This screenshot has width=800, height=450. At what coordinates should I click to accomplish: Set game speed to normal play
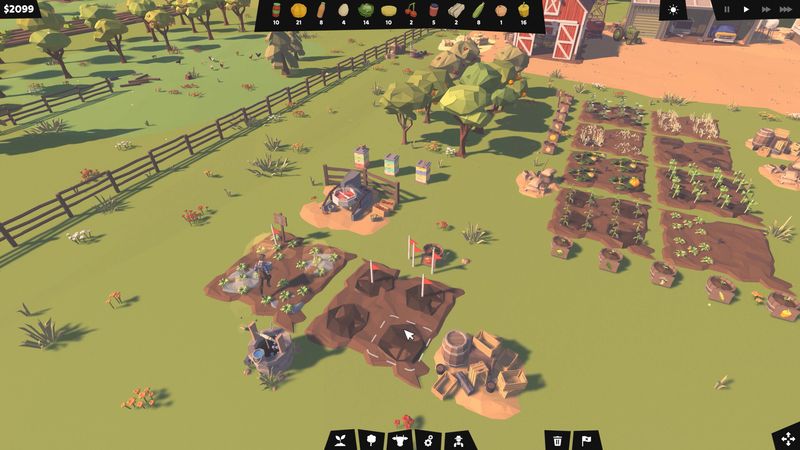tap(746, 9)
